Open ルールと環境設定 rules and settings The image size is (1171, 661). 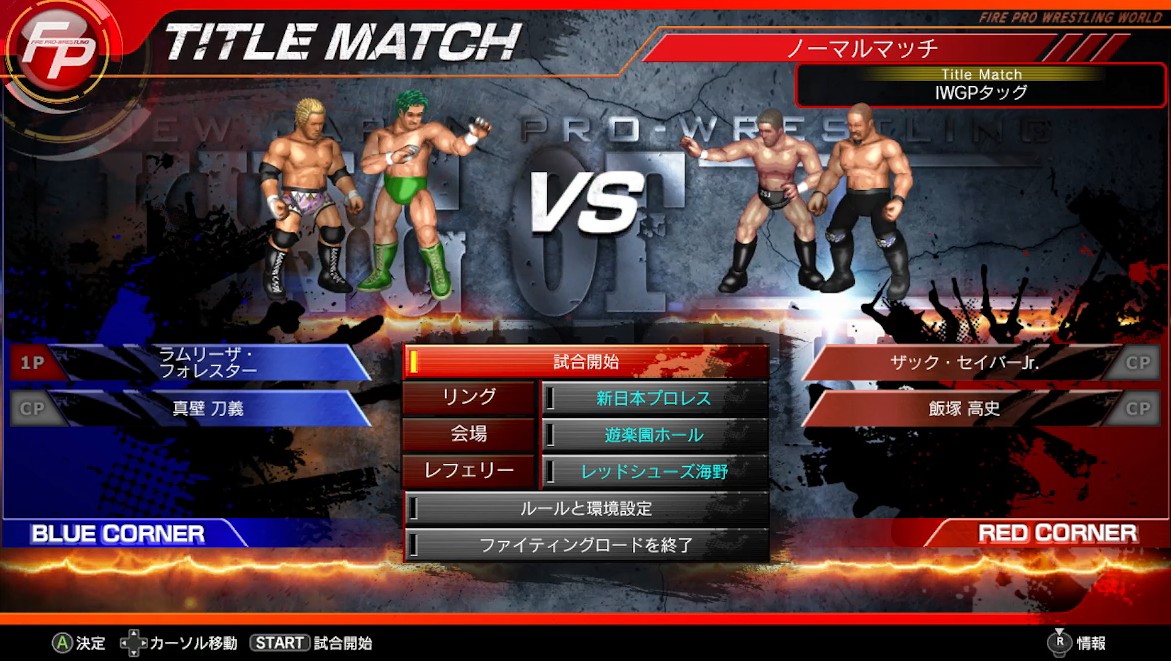tap(586, 508)
